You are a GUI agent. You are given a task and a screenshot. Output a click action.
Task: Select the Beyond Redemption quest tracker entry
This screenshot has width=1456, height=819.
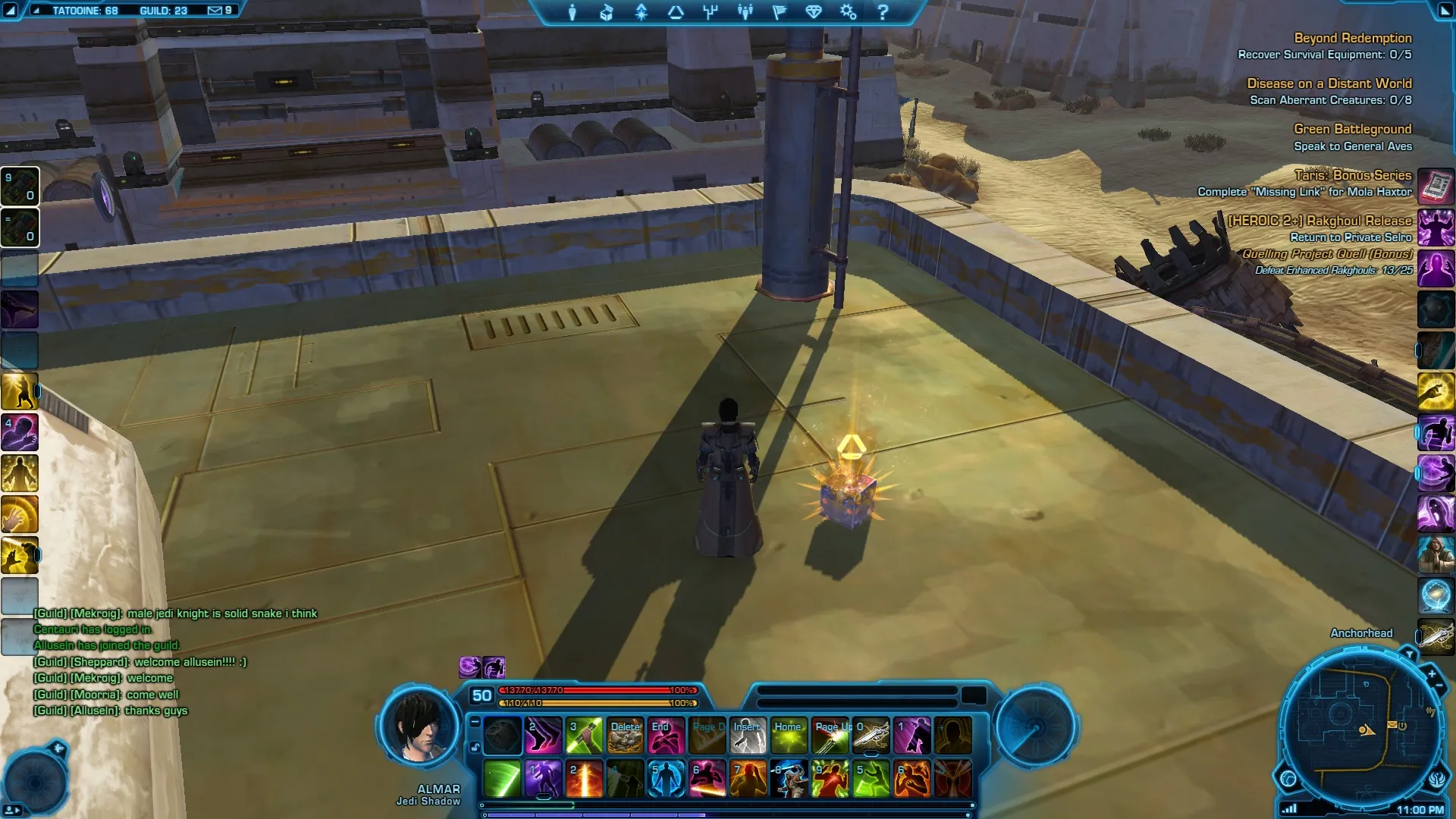(x=1352, y=38)
